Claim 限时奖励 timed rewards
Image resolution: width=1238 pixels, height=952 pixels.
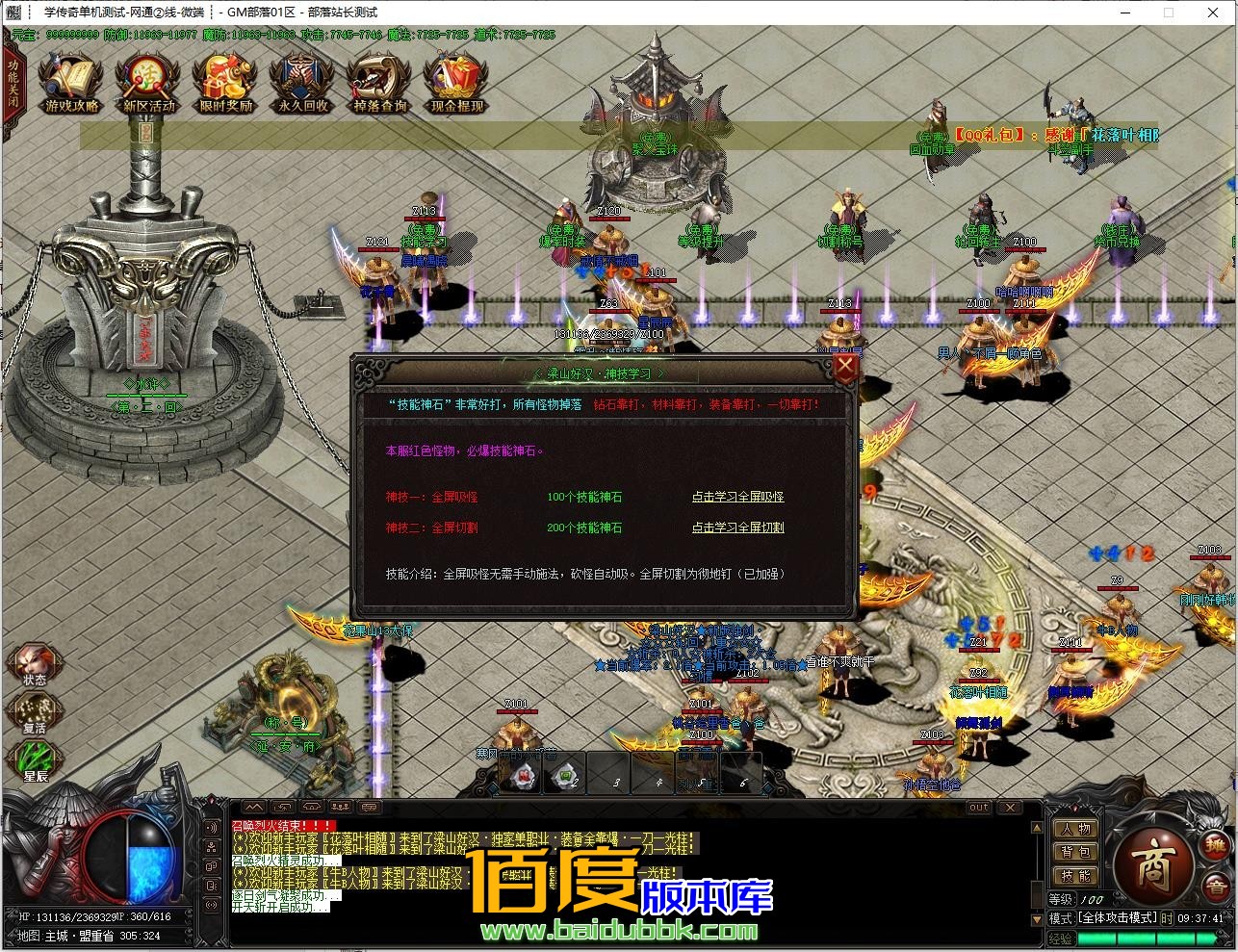coord(226,84)
